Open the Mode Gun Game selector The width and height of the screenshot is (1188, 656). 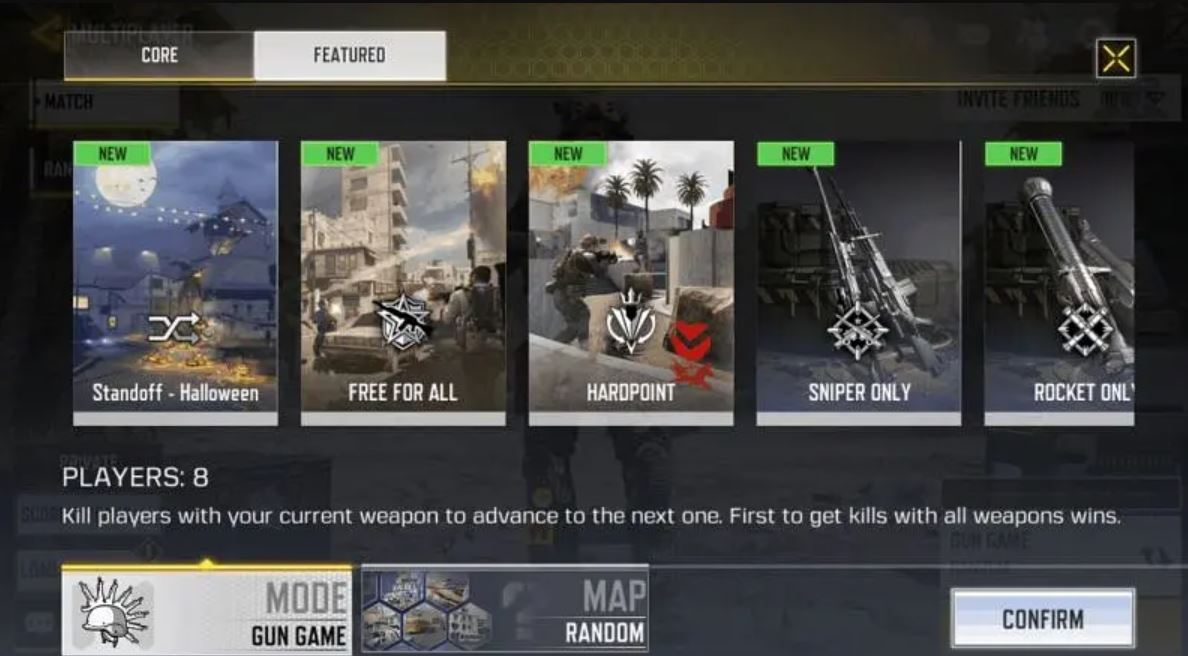pyautogui.click(x=207, y=611)
